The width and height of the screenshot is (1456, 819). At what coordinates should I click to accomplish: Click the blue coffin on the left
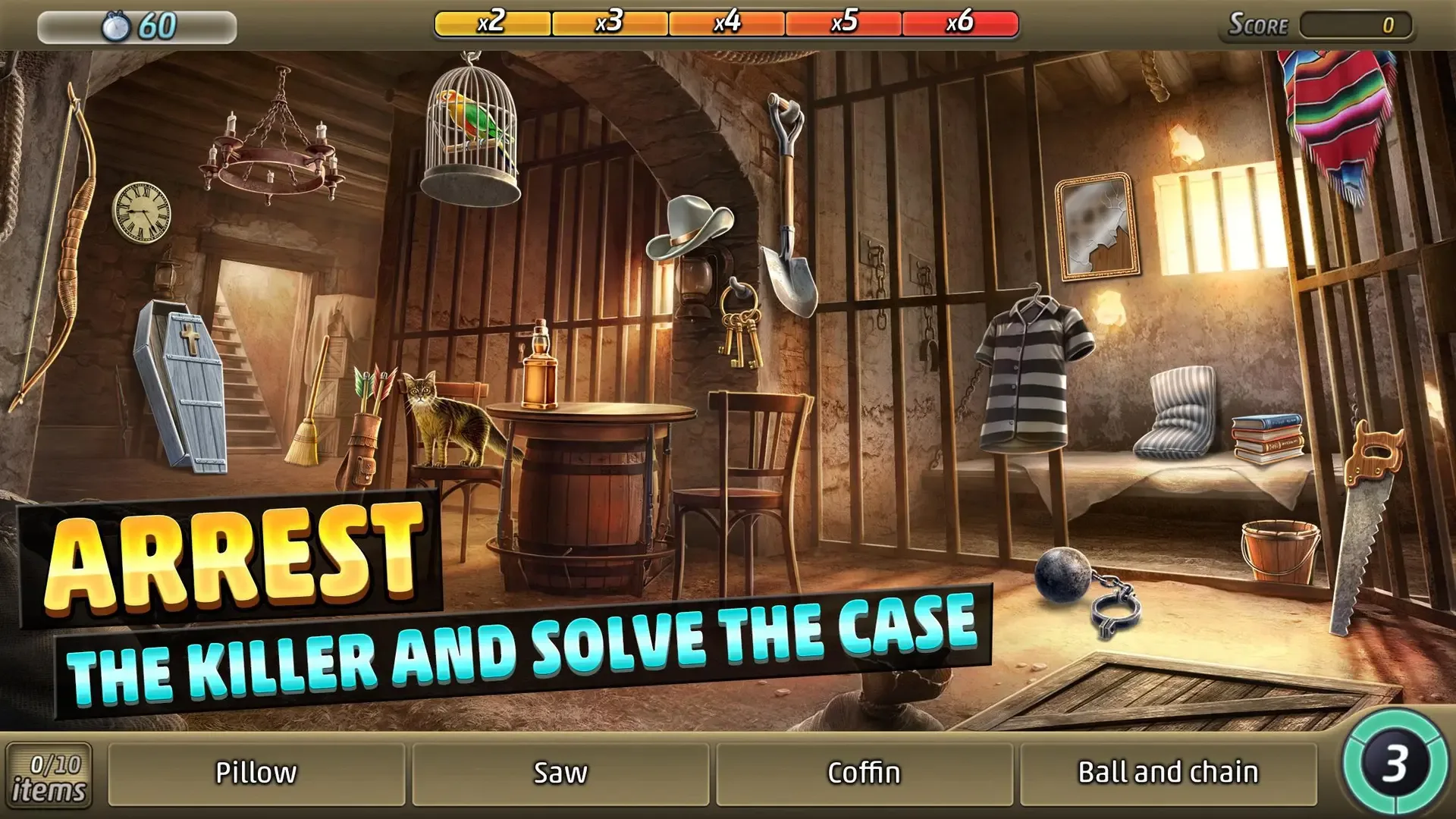pyautogui.click(x=182, y=387)
